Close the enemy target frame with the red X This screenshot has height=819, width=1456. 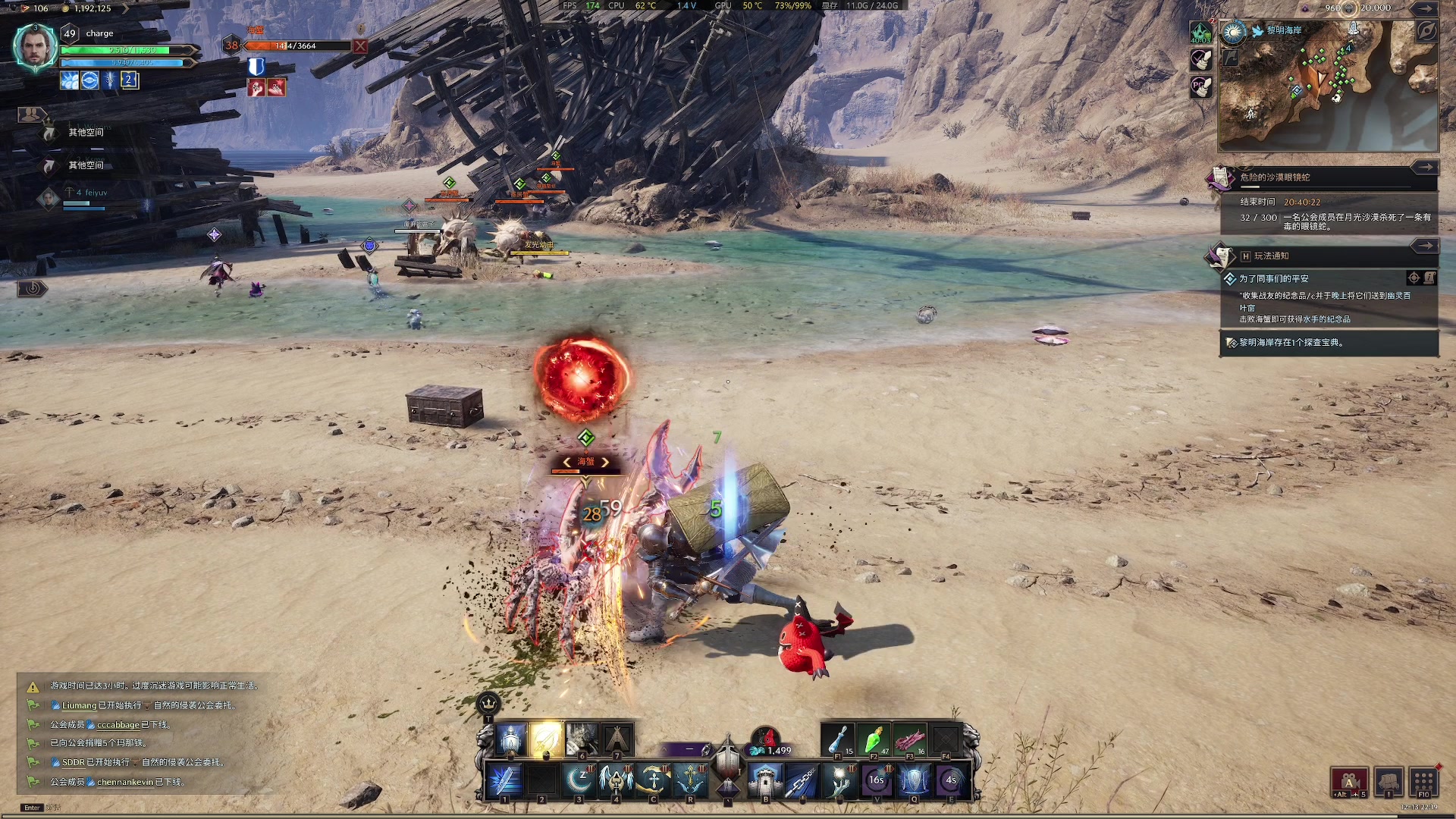tap(360, 46)
